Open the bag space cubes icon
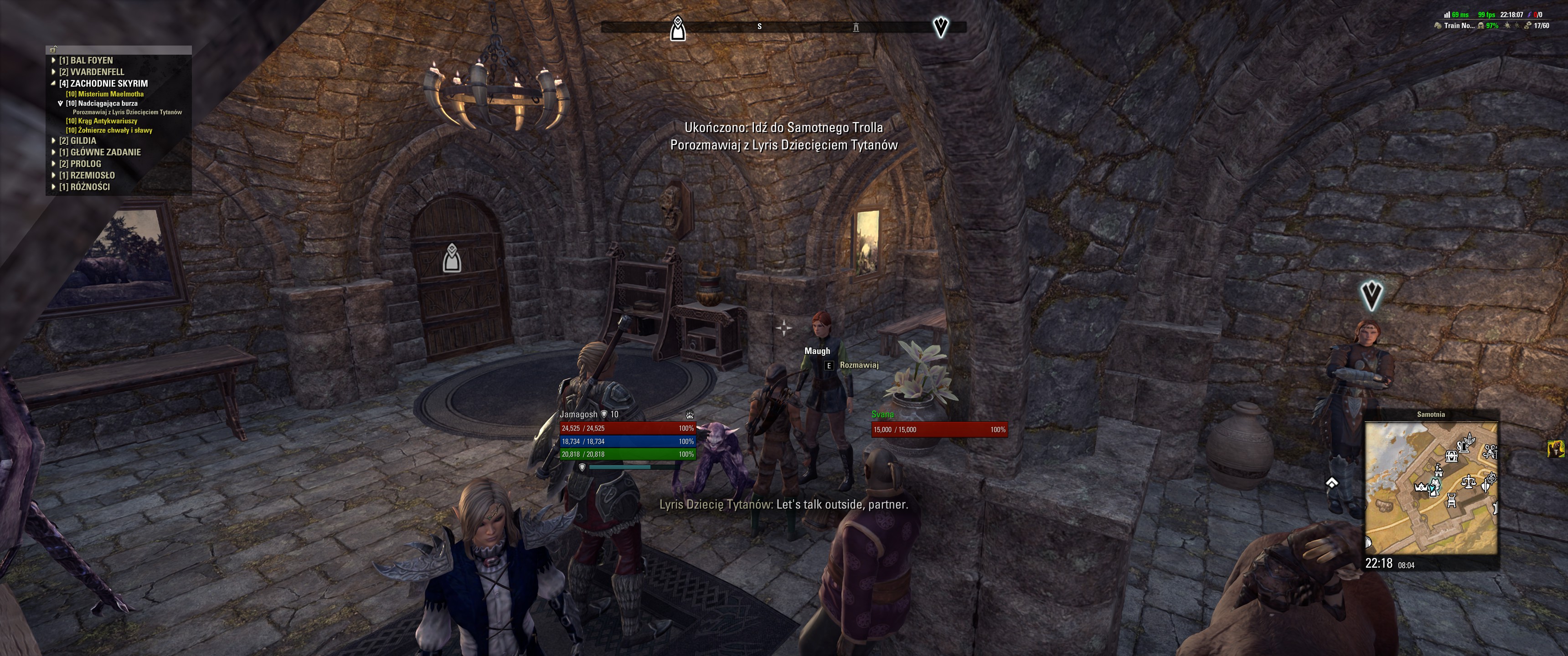 (x=1527, y=26)
